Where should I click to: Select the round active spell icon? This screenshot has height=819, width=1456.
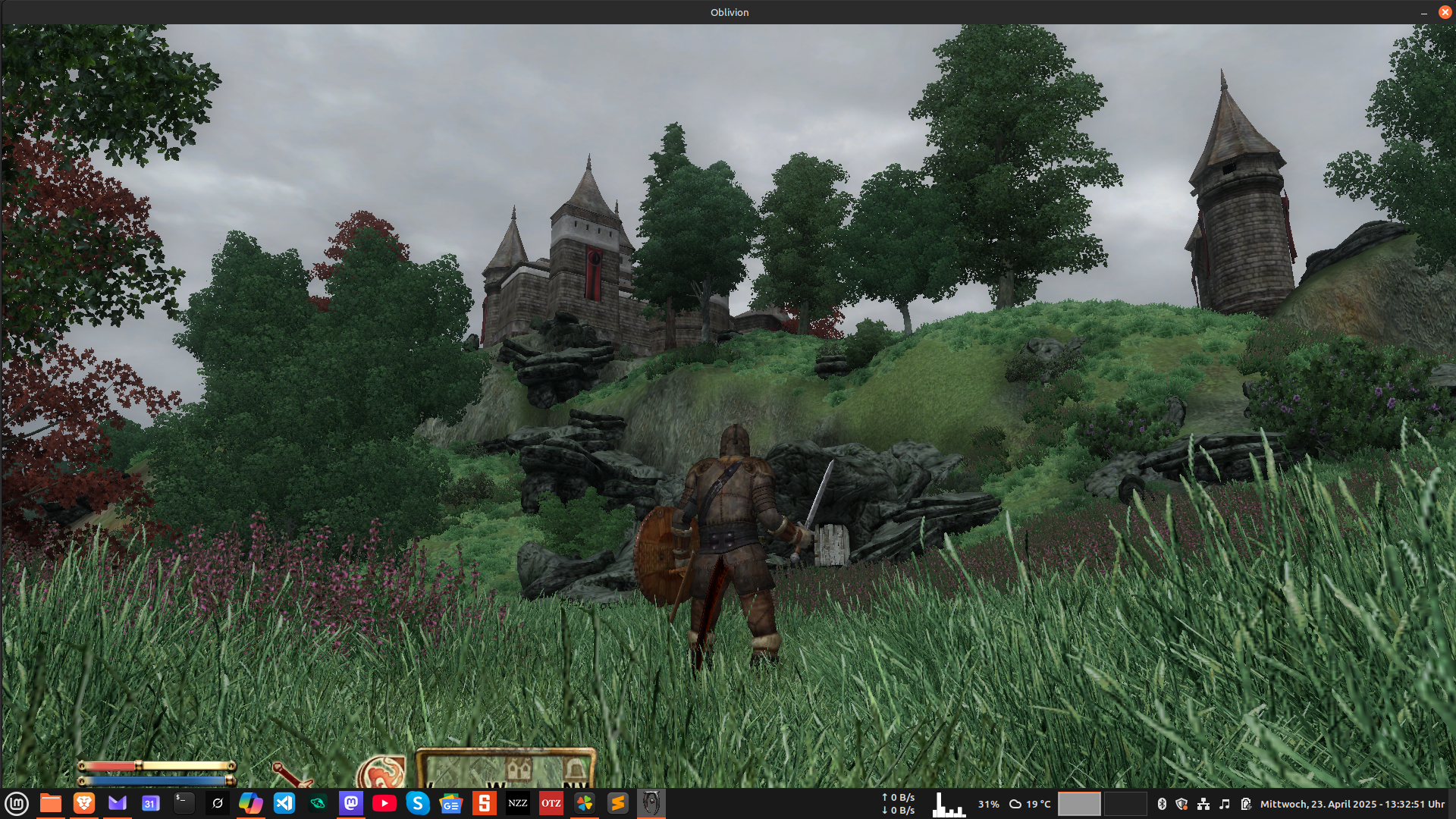[381, 773]
